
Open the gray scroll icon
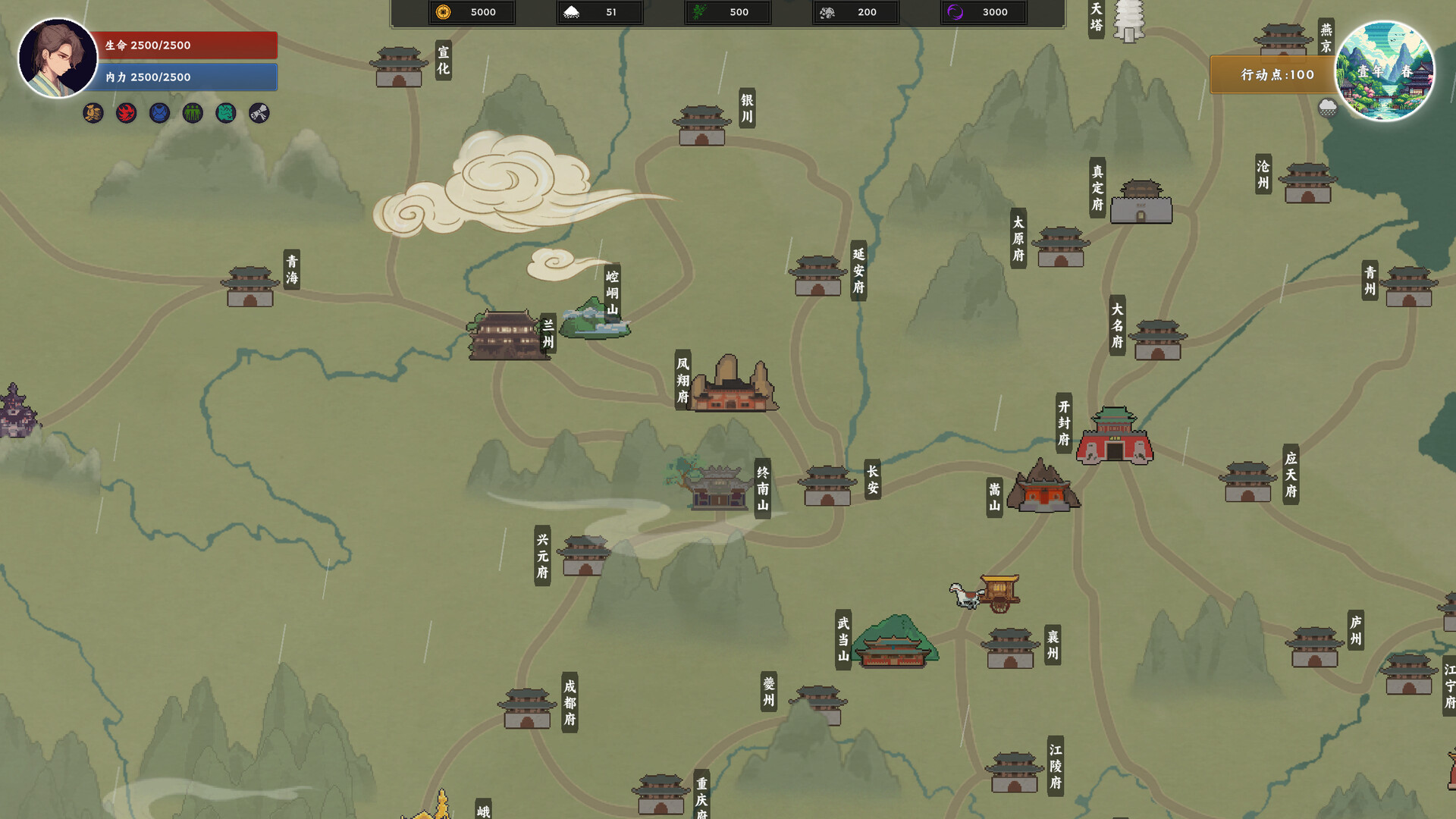[259, 114]
